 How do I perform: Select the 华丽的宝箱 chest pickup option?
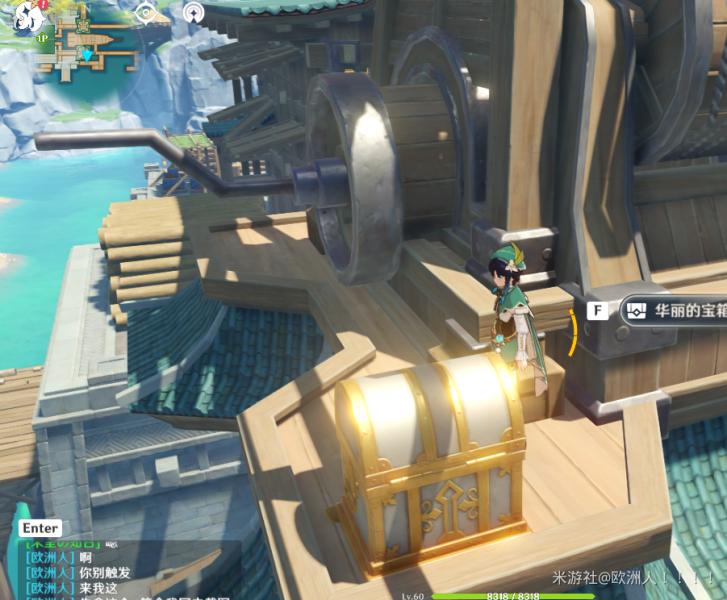coord(673,310)
